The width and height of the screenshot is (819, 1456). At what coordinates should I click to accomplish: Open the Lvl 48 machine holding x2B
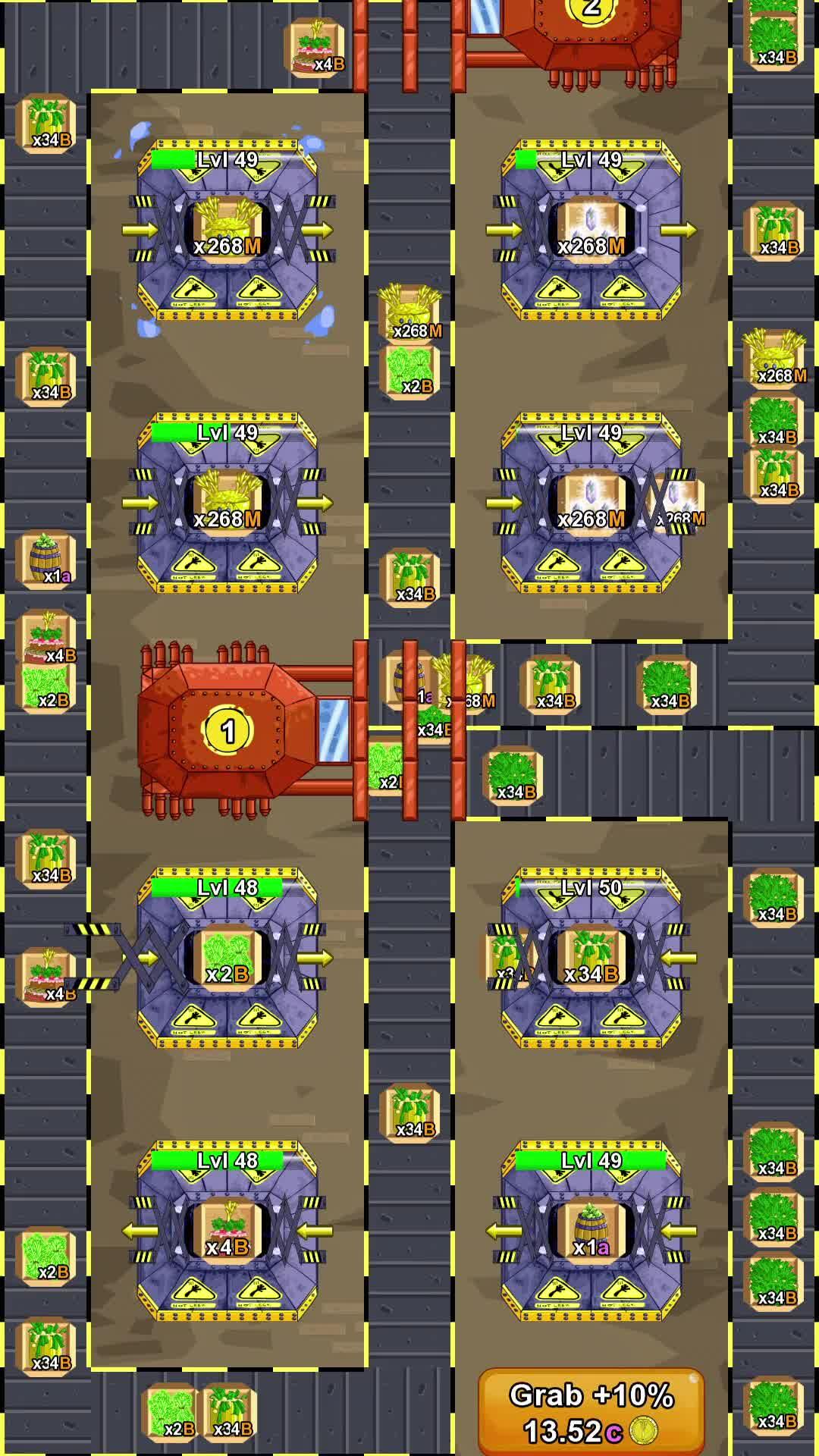click(x=227, y=958)
